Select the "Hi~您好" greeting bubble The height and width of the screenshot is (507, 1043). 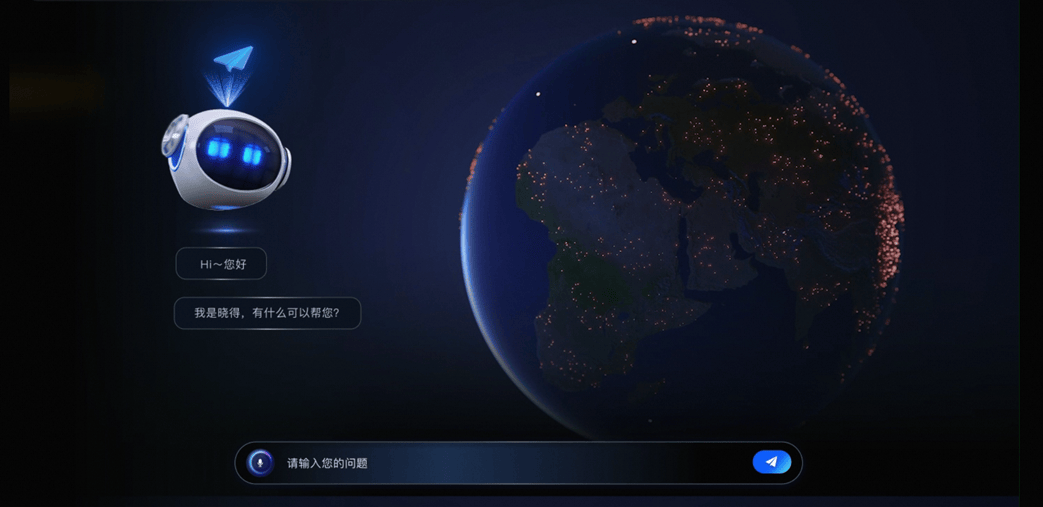[x=221, y=264]
